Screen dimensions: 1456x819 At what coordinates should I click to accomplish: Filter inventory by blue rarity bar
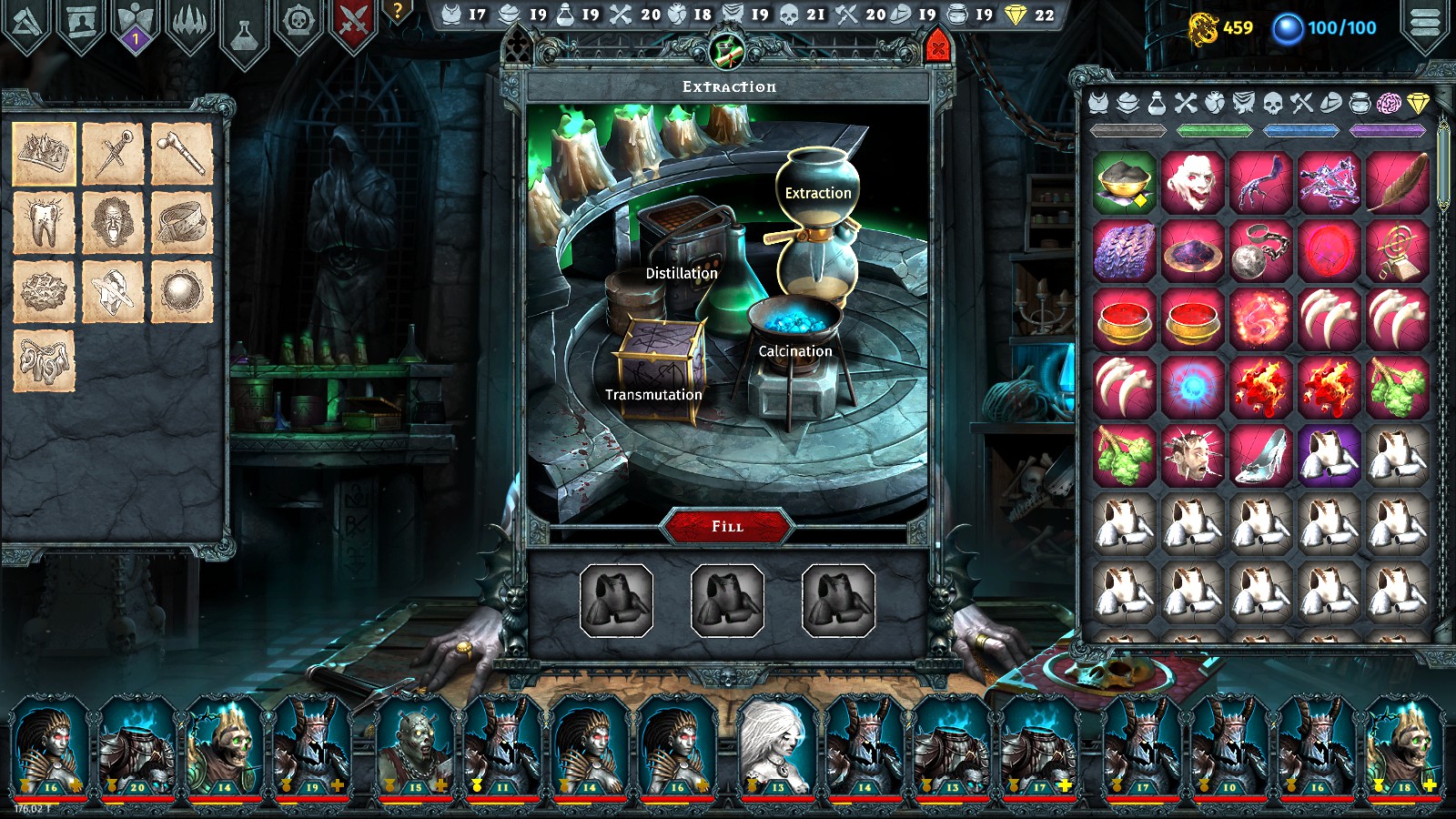click(x=1299, y=129)
